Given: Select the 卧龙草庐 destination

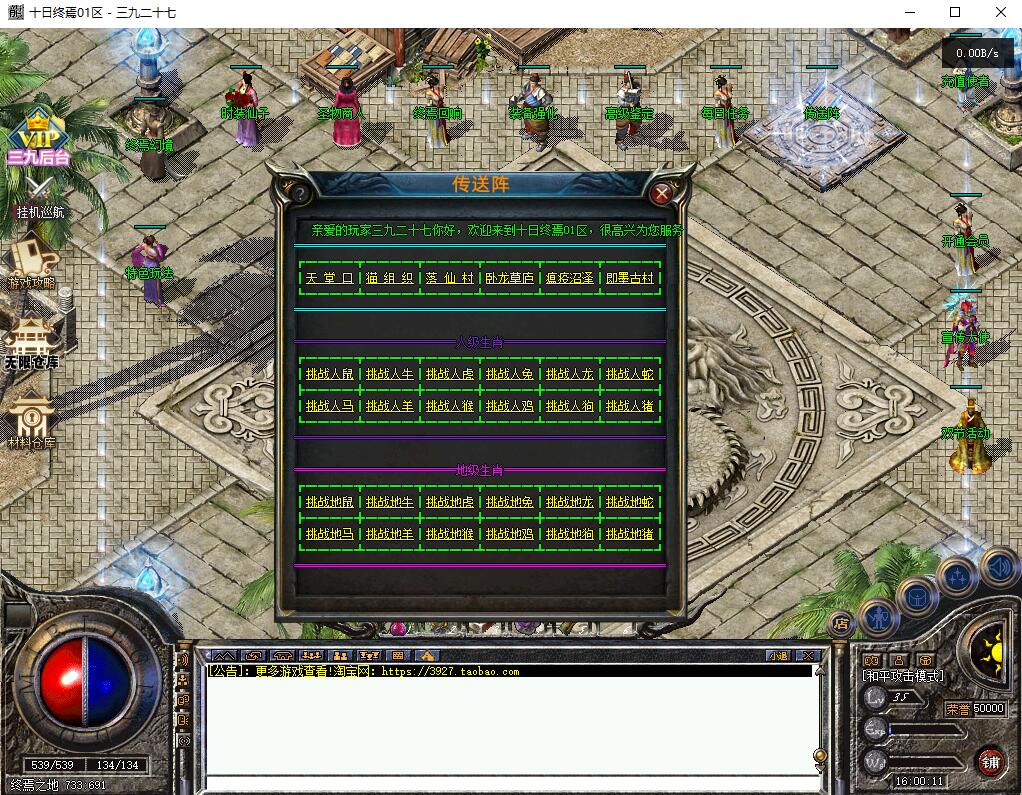Looking at the screenshot, I should click(x=509, y=278).
